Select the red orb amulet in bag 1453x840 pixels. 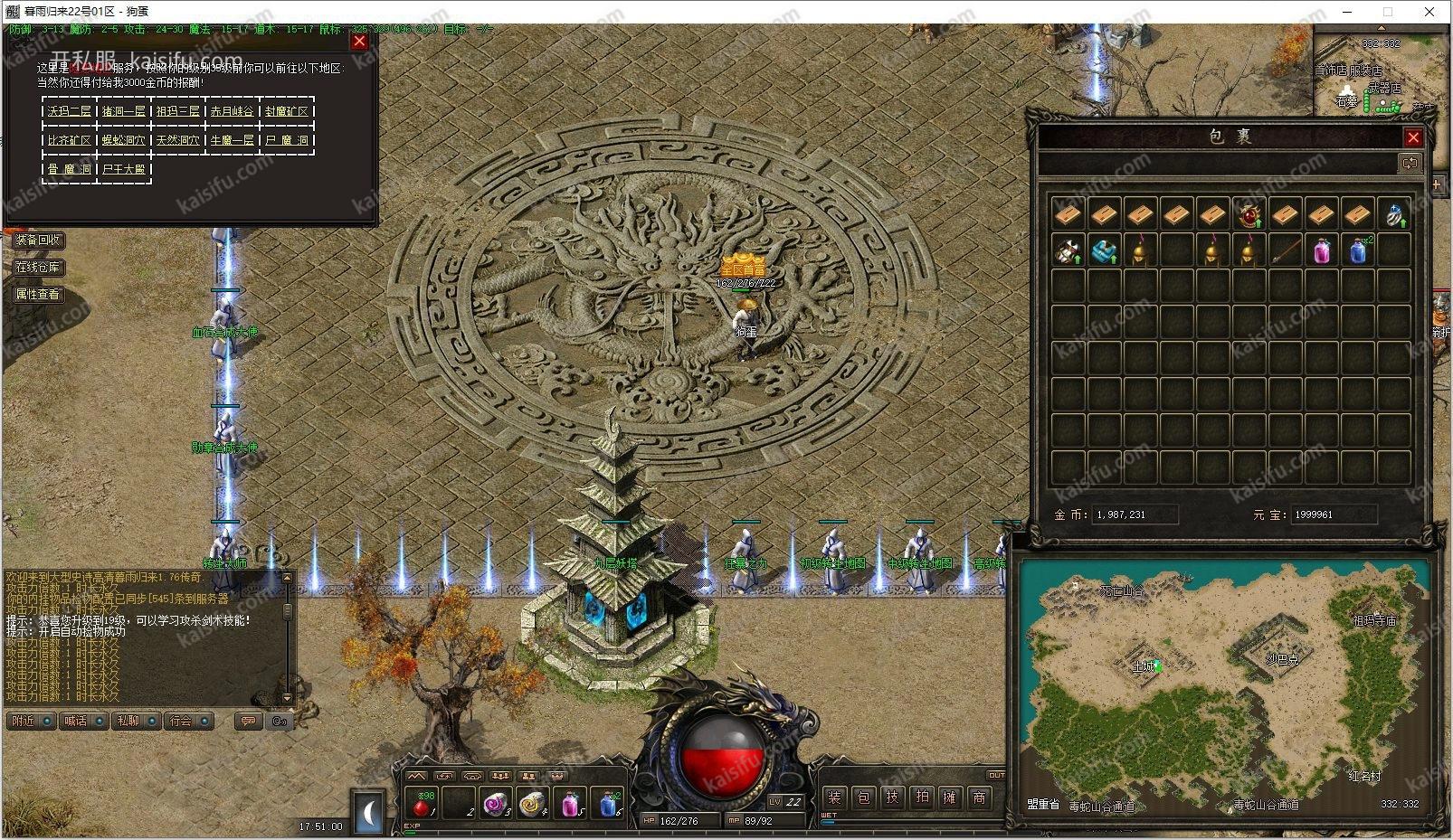coord(1249,214)
